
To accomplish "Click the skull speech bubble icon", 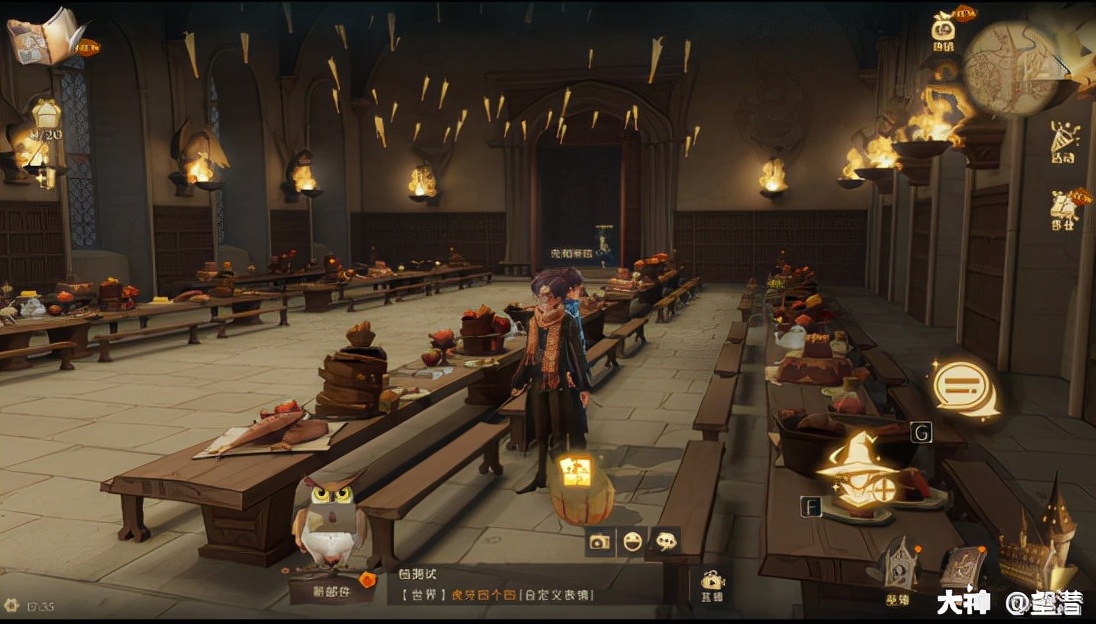I will point(665,541).
